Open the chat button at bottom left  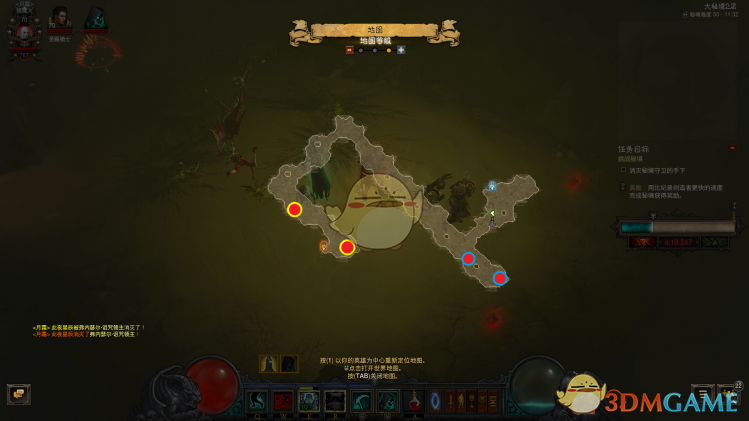18,394
